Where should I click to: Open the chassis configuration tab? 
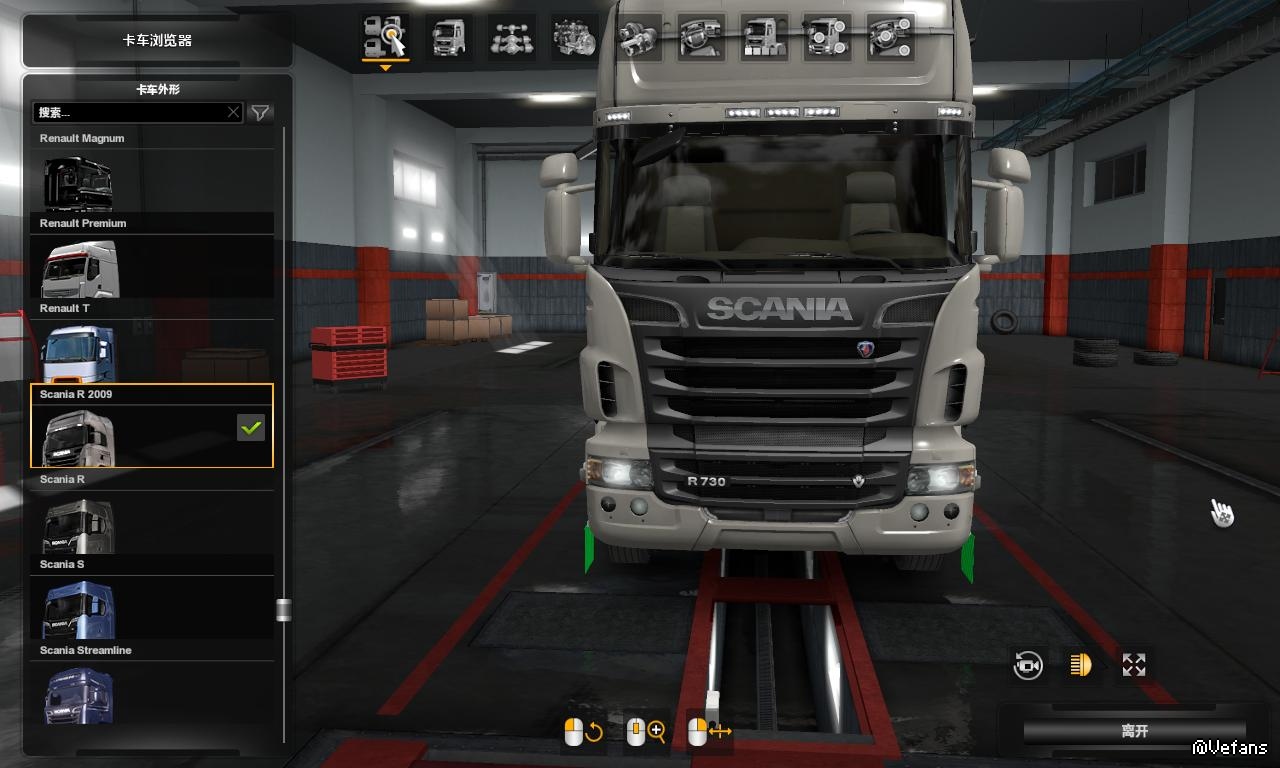click(x=512, y=38)
